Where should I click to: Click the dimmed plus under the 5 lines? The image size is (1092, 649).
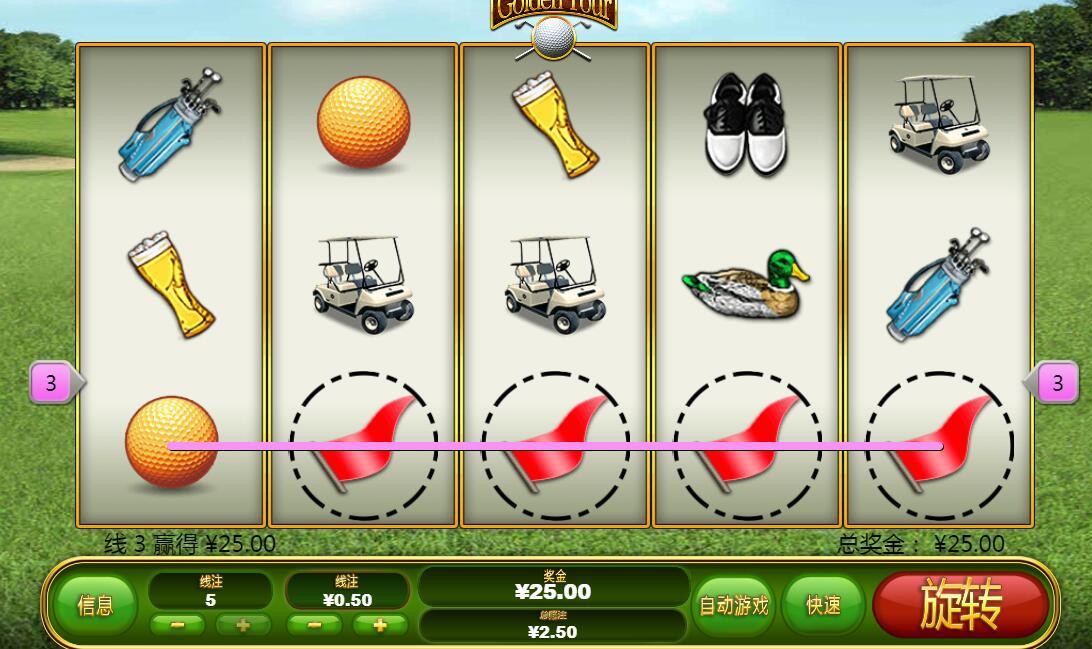pyautogui.click(x=243, y=625)
